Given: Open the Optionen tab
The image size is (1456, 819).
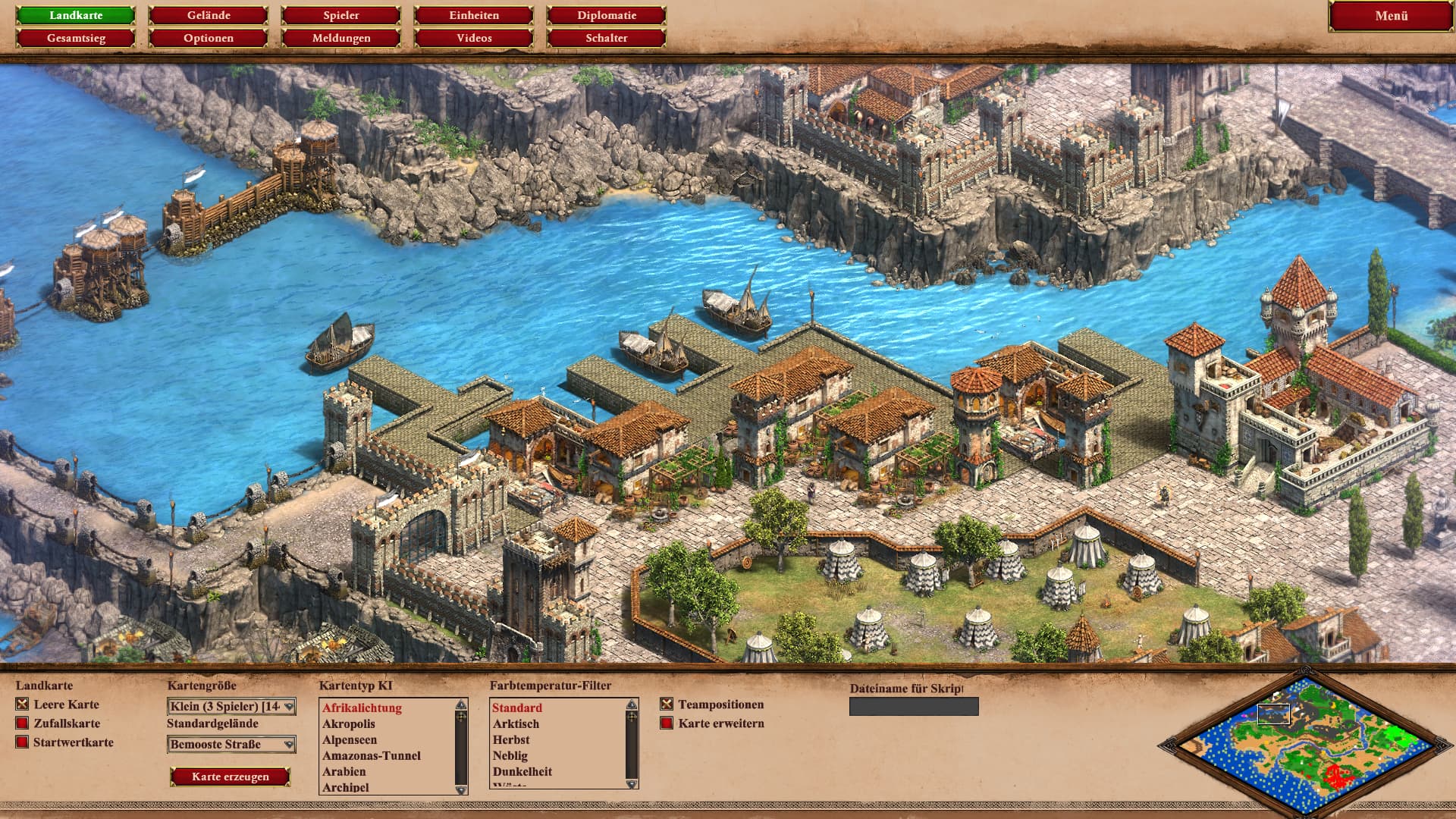Looking at the screenshot, I should [x=209, y=38].
